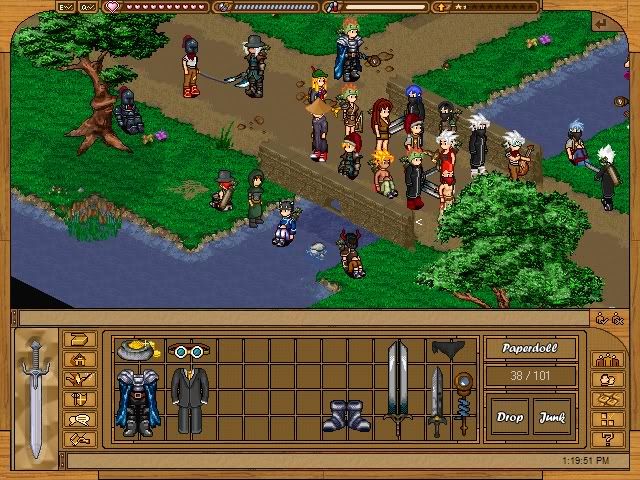This screenshot has height=480, width=640.
Task: Open the Paperdoll screen
Action: pyautogui.click(x=530, y=350)
